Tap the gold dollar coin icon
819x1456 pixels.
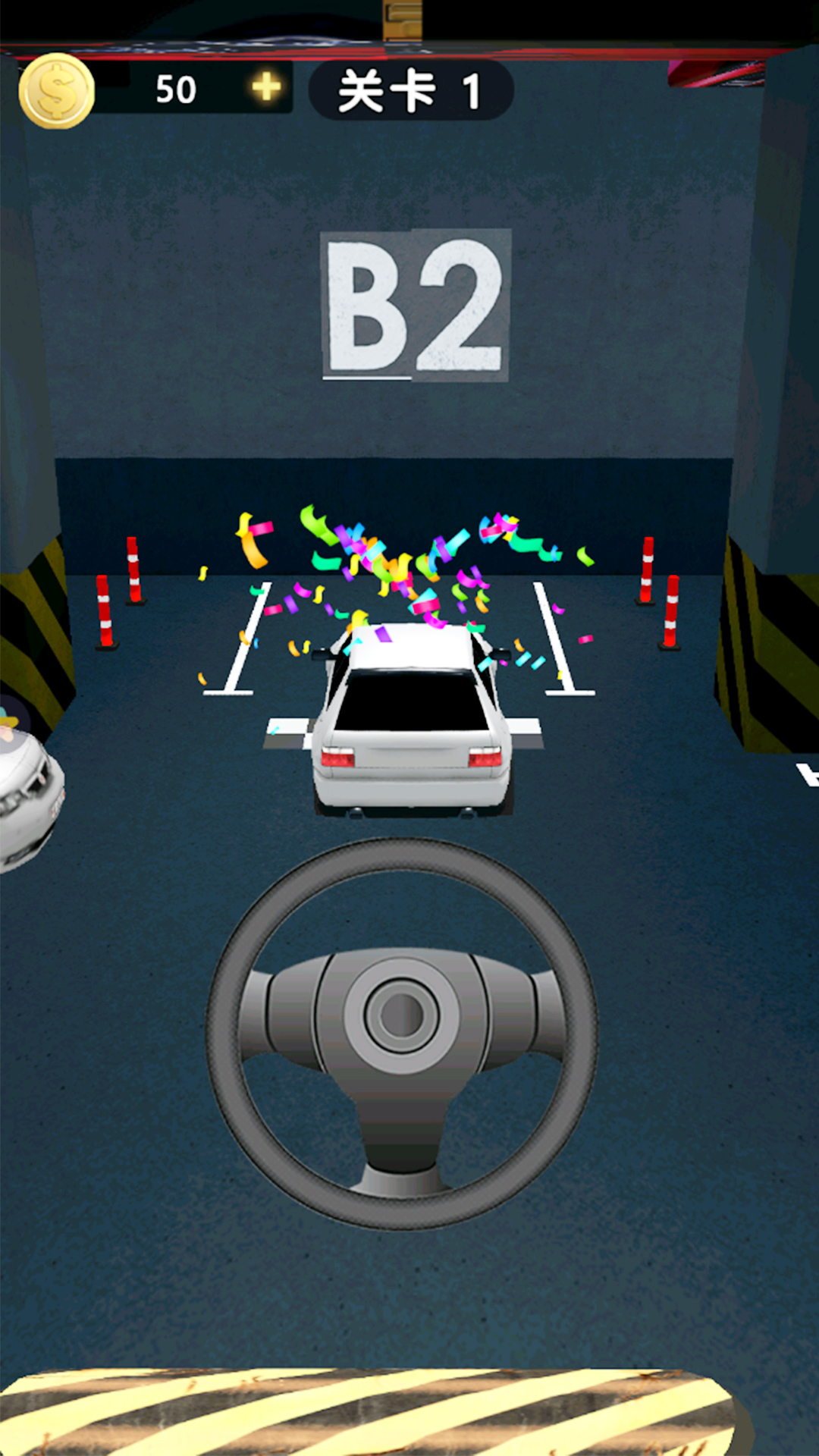(x=56, y=92)
